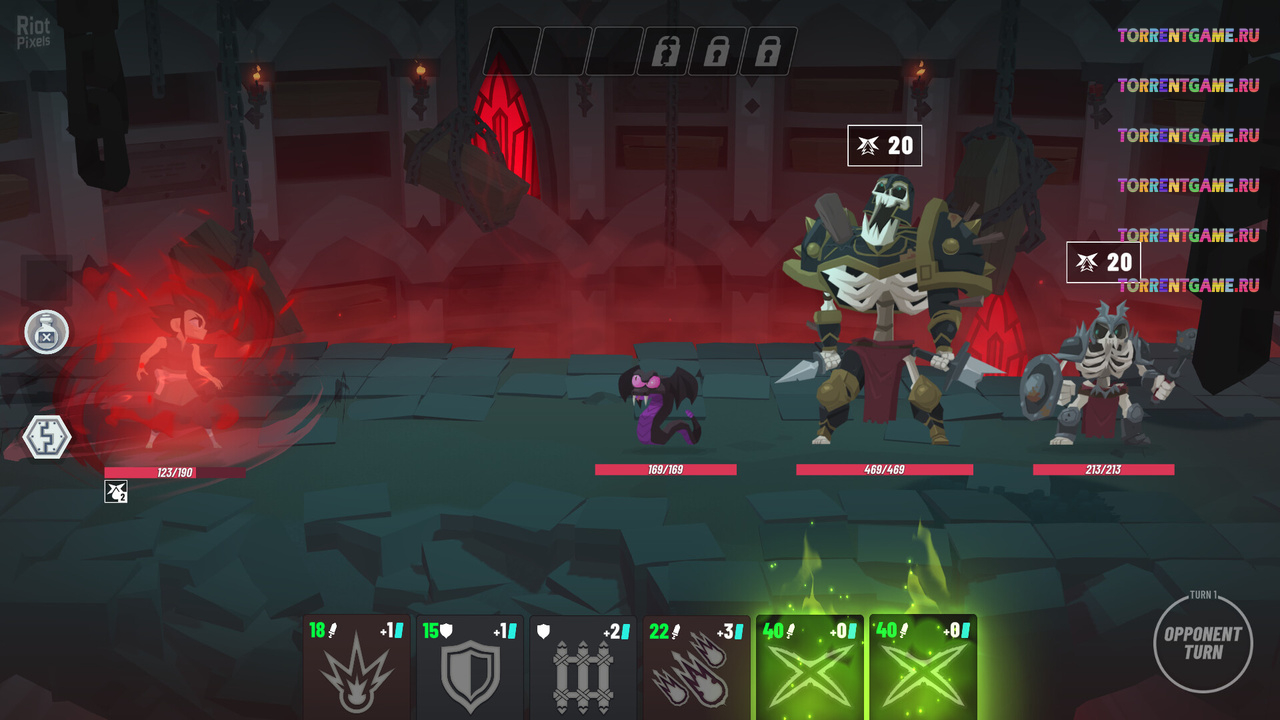Click the Opponent Turn button
This screenshot has width=1280, height=720.
point(1202,643)
